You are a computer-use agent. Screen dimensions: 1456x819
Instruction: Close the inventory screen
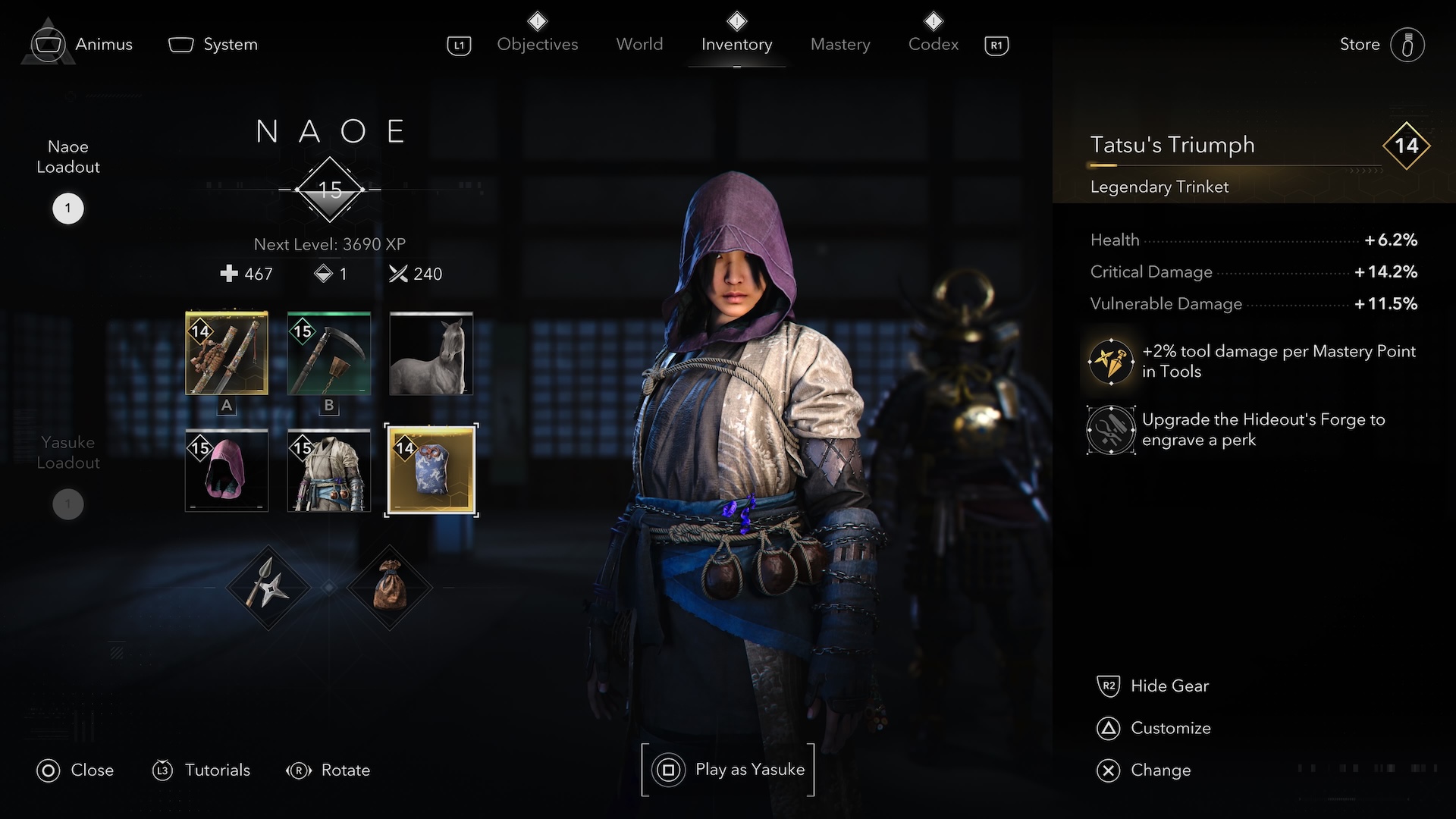(75, 770)
